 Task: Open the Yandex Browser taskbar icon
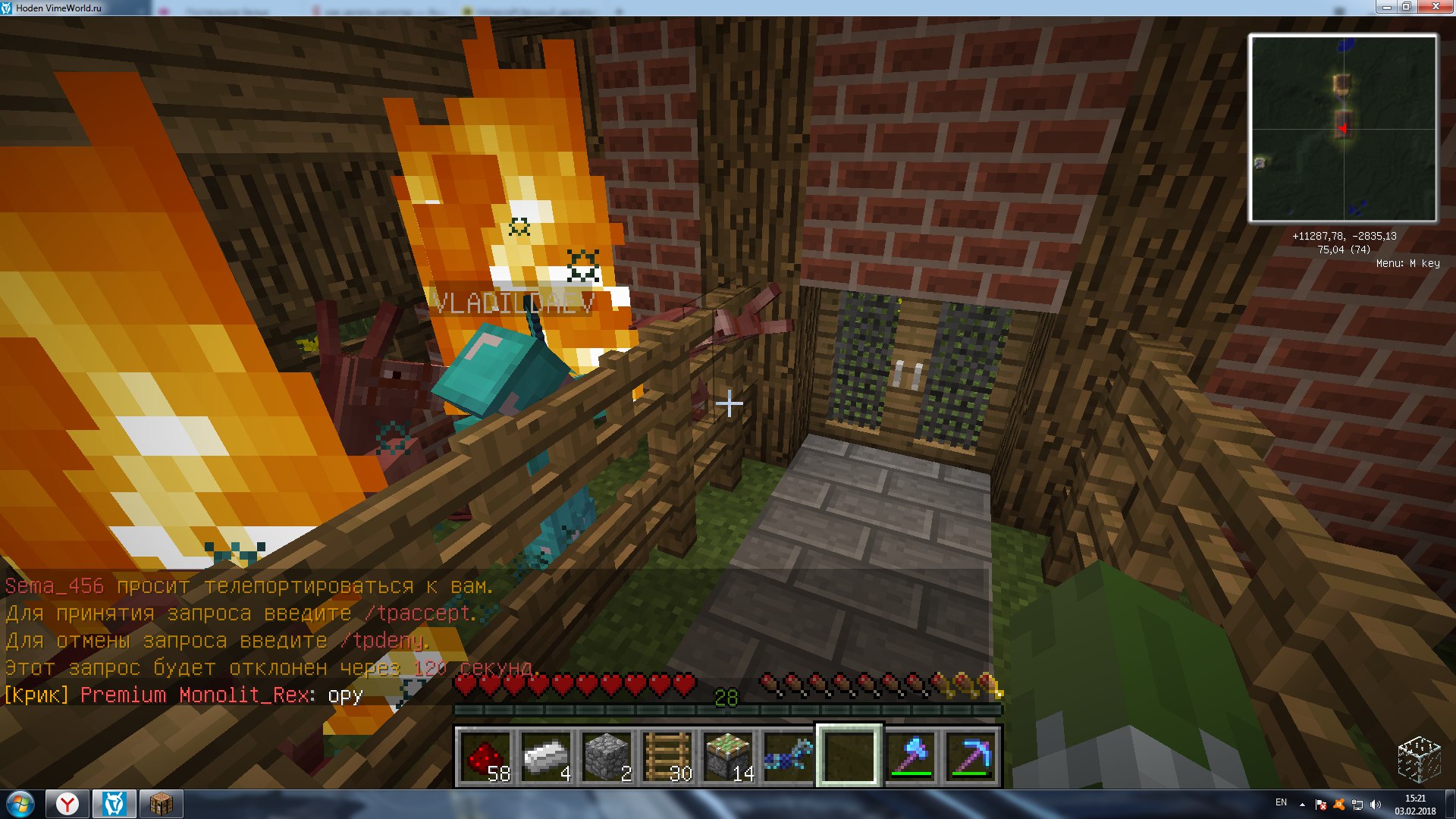pos(67,804)
